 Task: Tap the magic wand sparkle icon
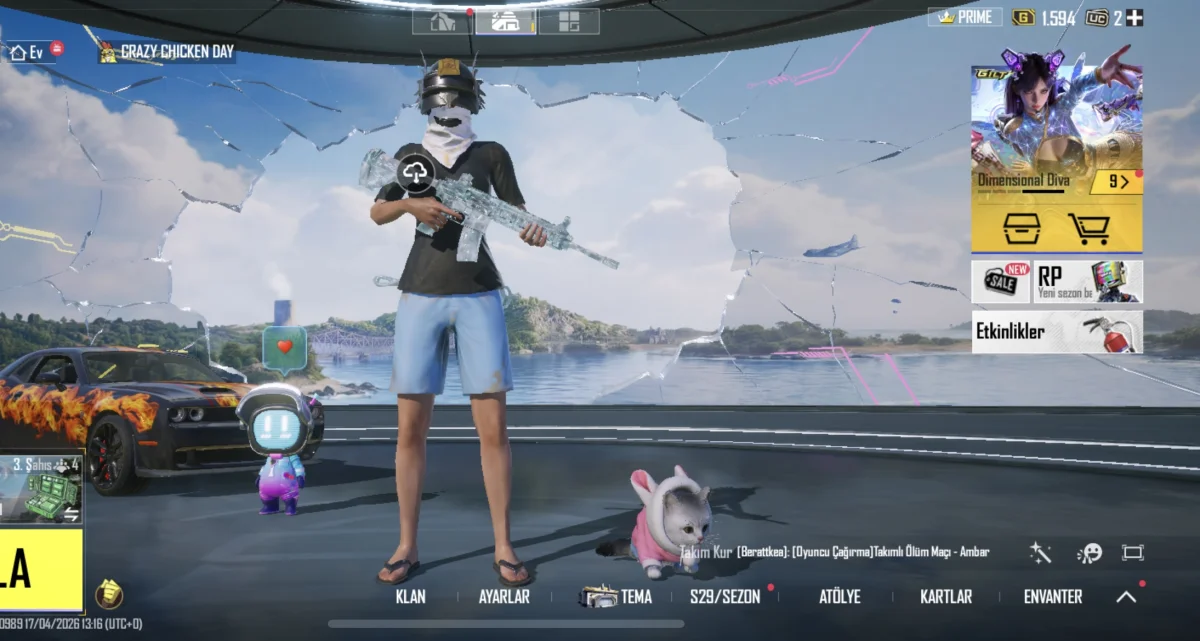click(x=1040, y=552)
